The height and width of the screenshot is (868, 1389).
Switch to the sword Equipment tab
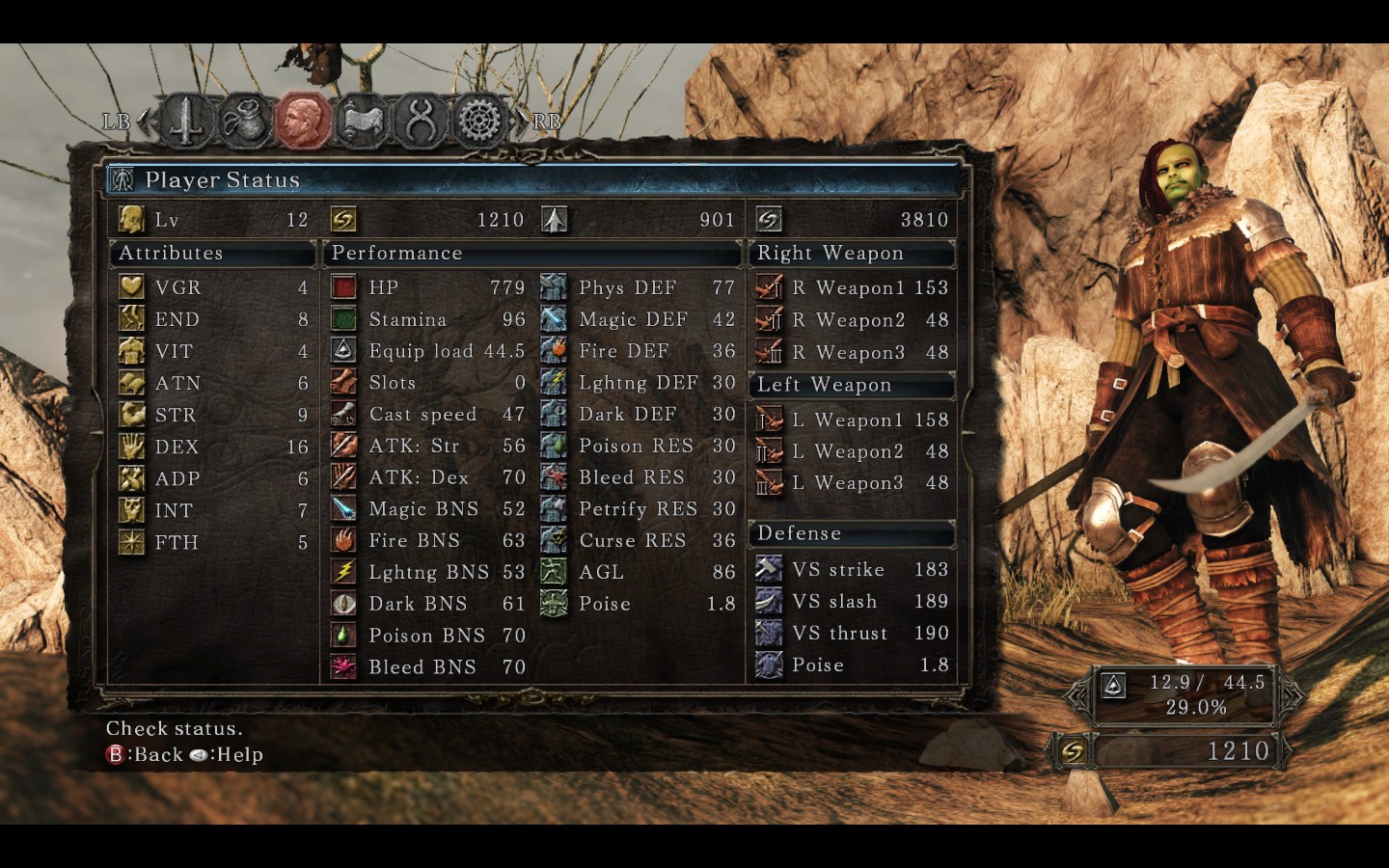(186, 122)
